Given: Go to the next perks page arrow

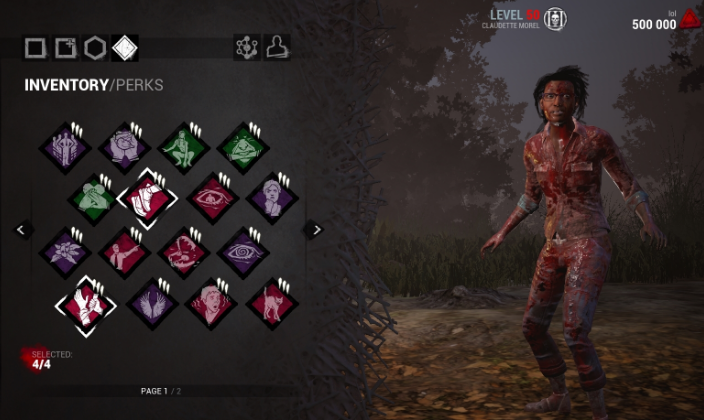Looking at the screenshot, I should pos(316,229).
